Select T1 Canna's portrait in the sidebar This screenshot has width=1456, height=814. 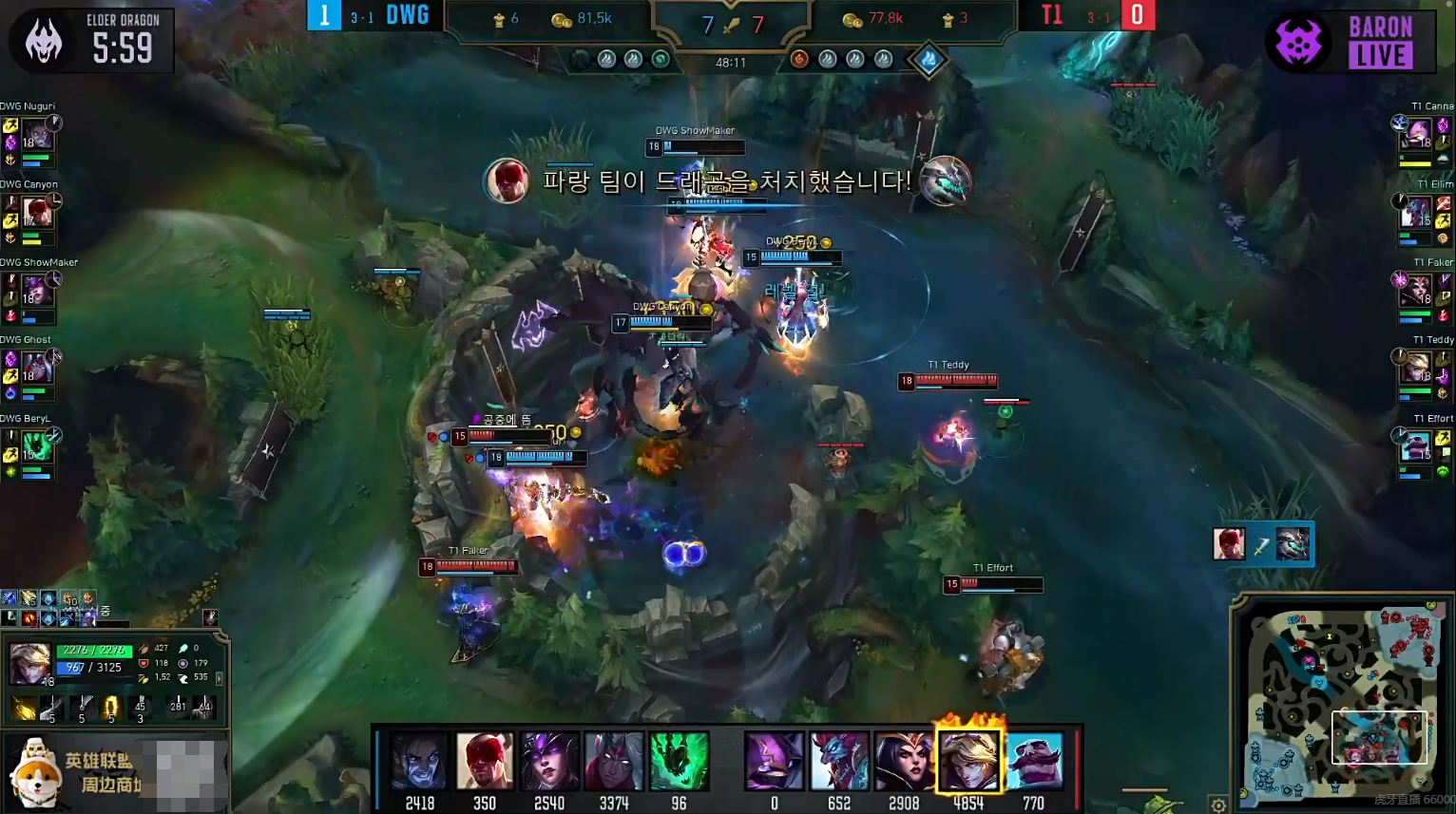1418,134
